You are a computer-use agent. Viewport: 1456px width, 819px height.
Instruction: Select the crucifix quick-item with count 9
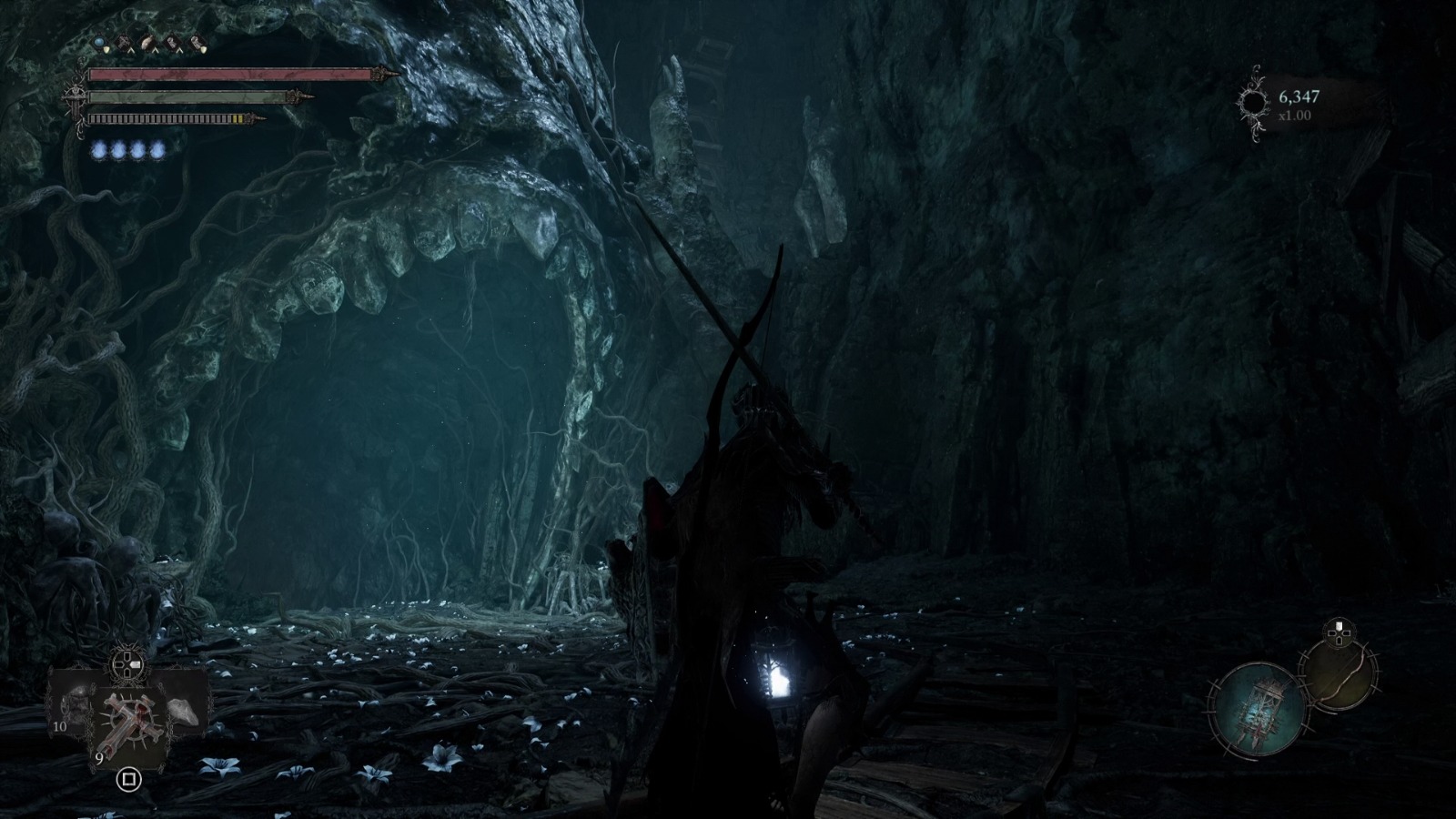click(131, 724)
